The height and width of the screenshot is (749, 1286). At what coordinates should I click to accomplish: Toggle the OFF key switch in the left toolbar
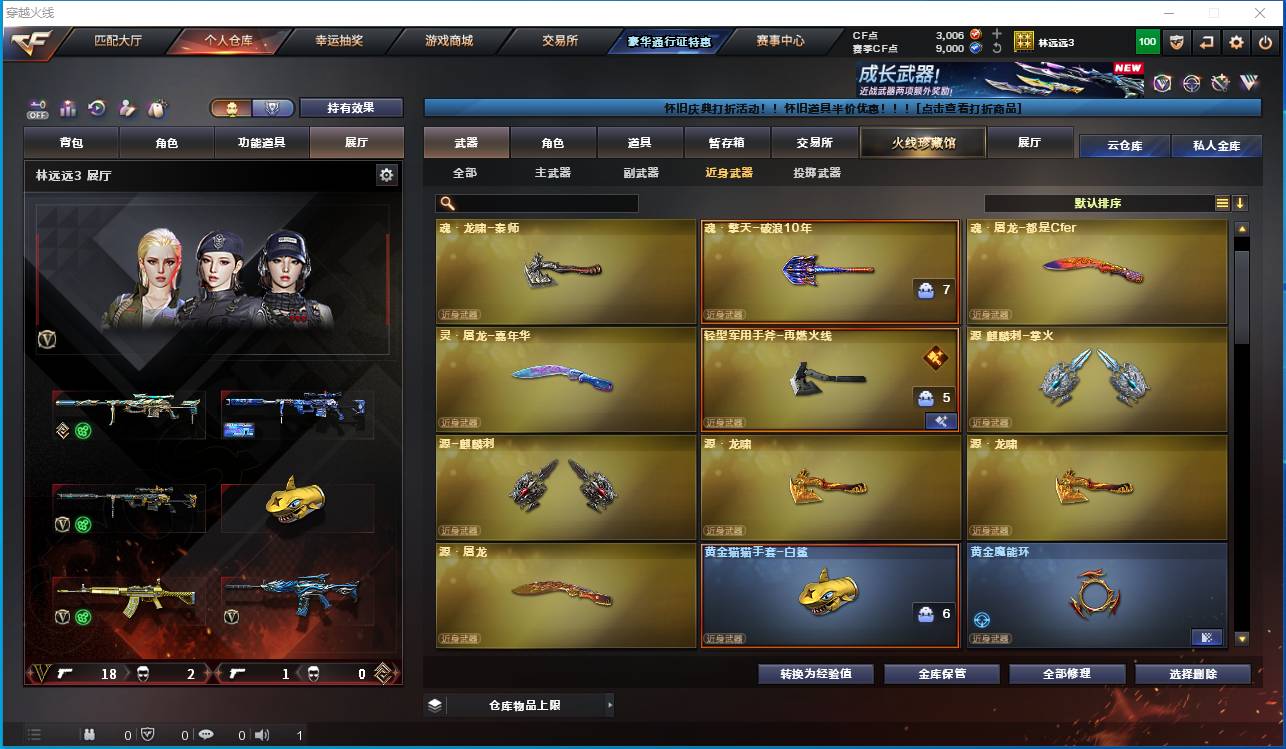37,107
